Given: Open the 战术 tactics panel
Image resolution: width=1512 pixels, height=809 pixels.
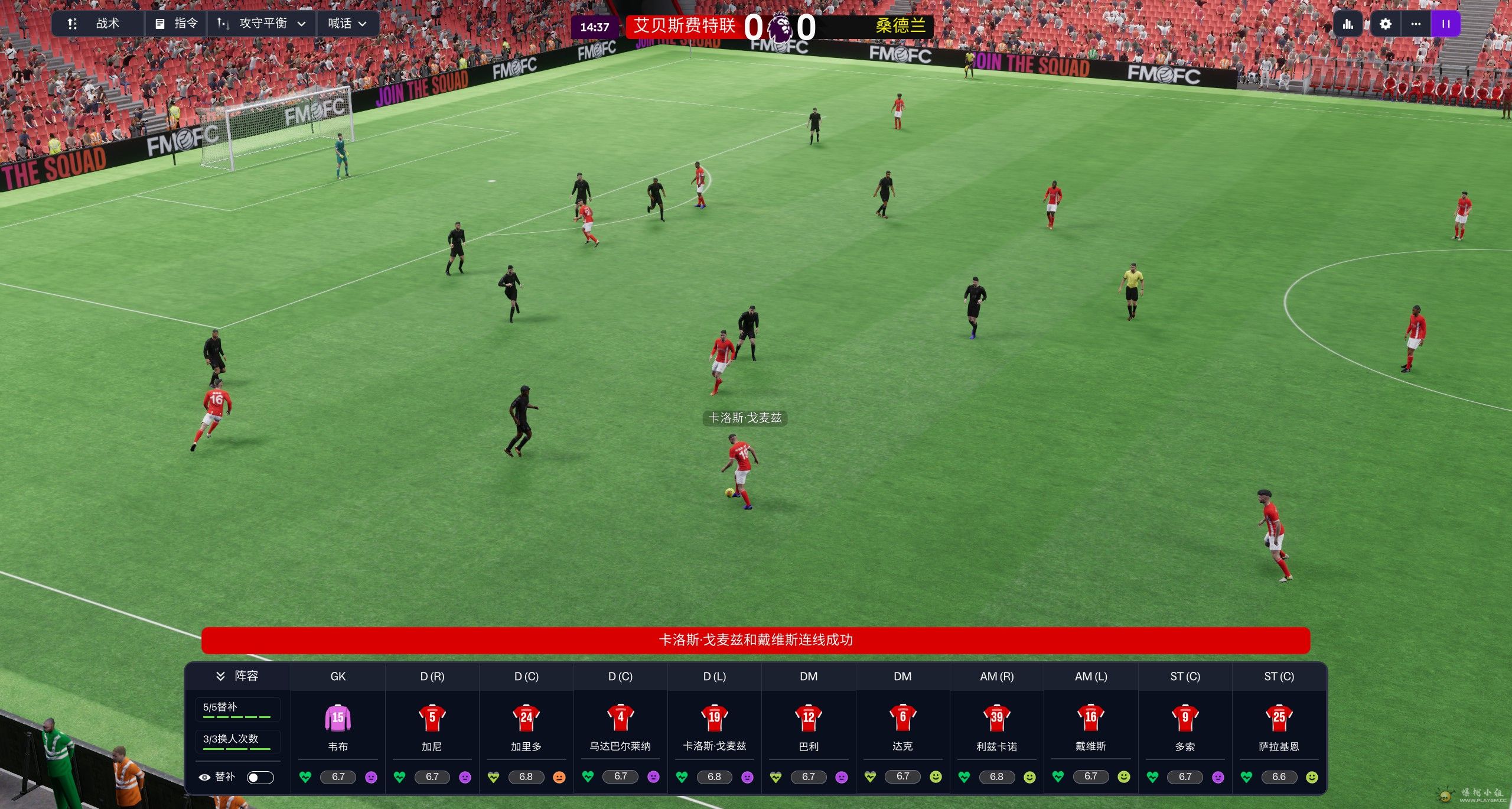Looking at the screenshot, I should pos(96,24).
